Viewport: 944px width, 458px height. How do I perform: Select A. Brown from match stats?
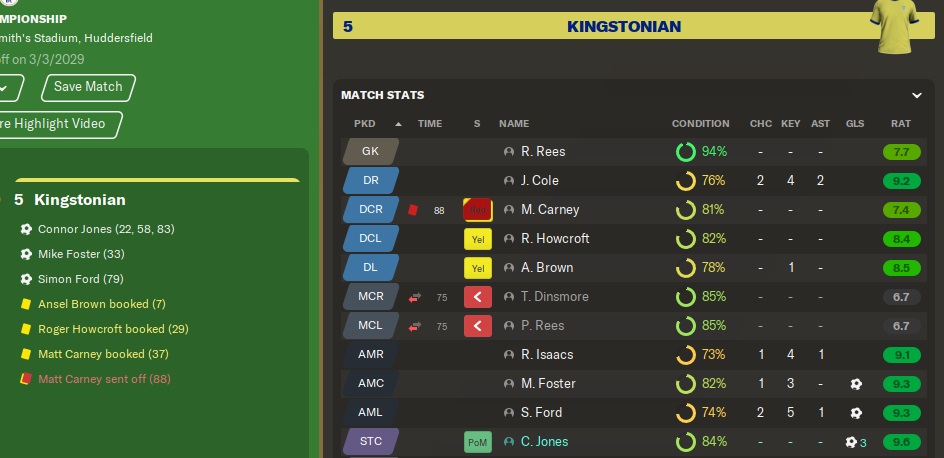click(x=547, y=268)
